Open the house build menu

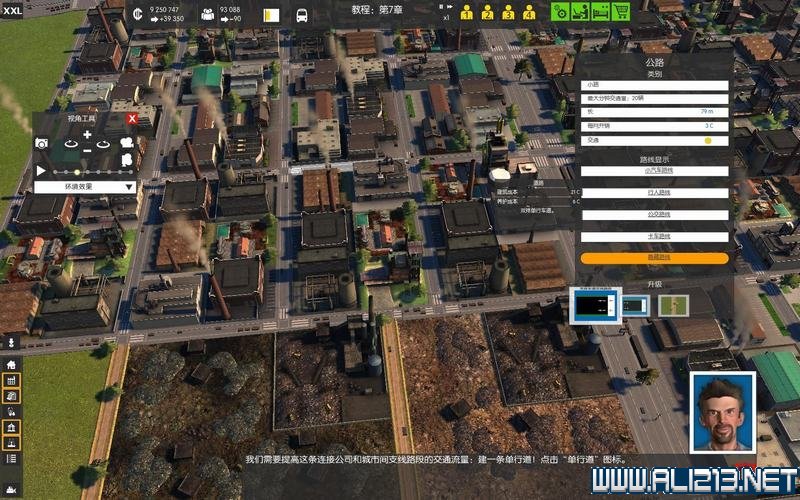[12, 365]
